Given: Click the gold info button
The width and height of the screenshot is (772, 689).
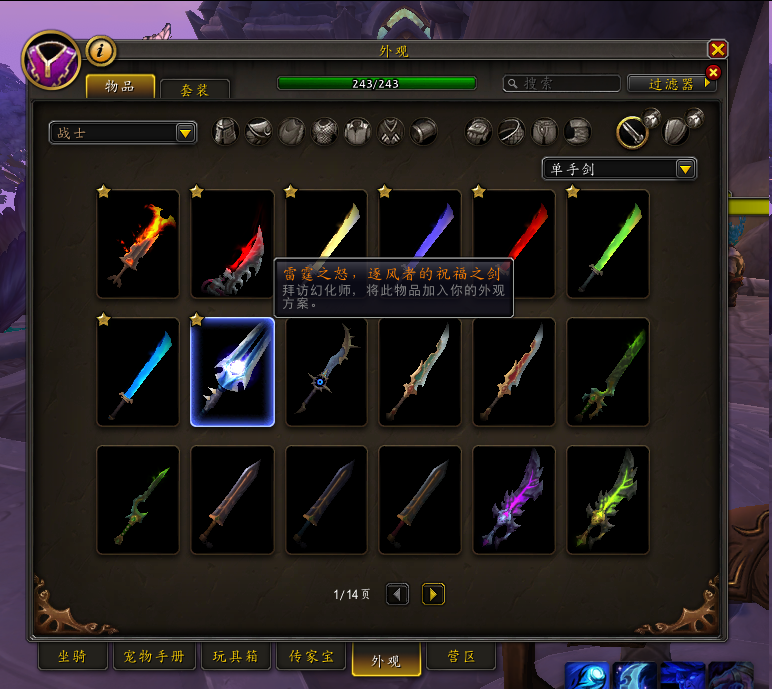Looking at the screenshot, I should (x=101, y=50).
